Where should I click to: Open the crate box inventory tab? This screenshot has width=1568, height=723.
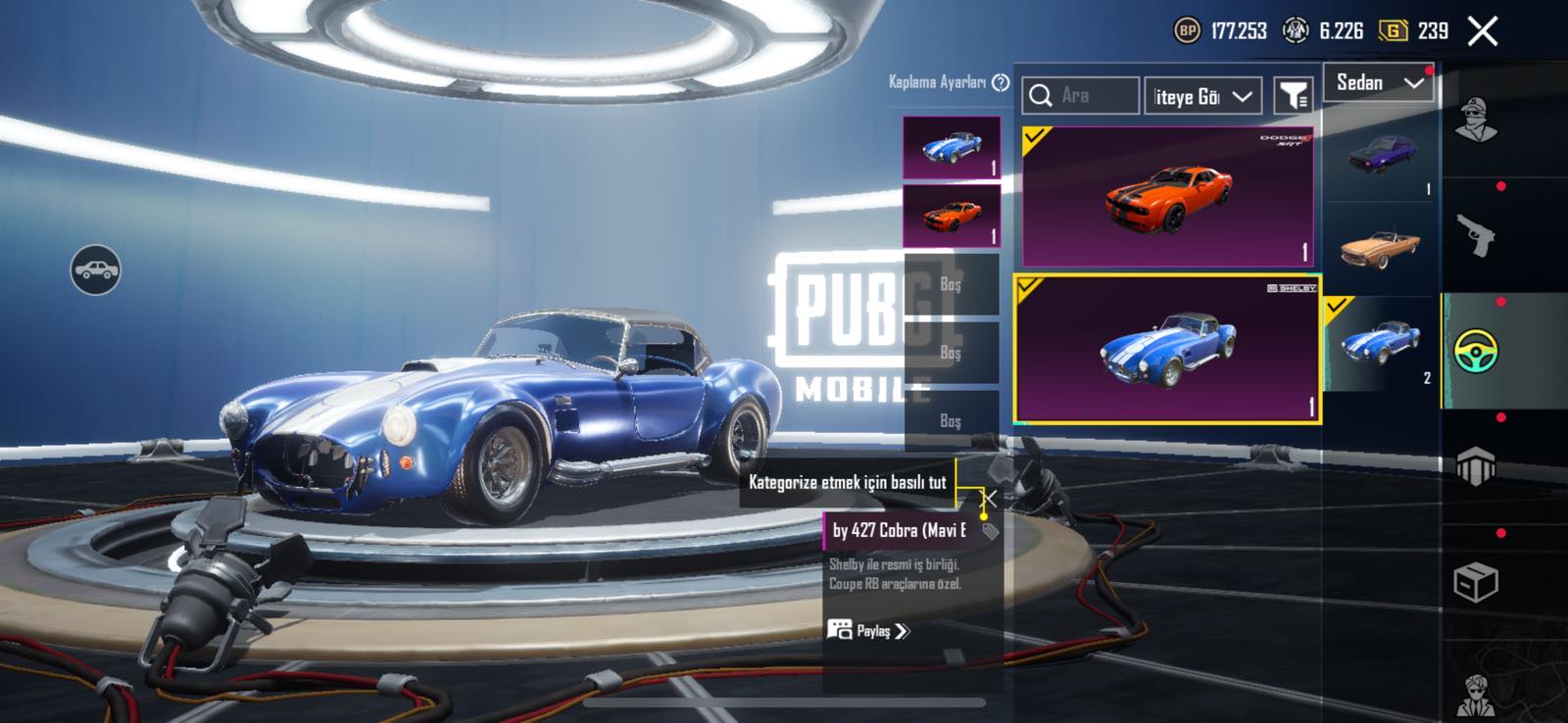click(1475, 583)
